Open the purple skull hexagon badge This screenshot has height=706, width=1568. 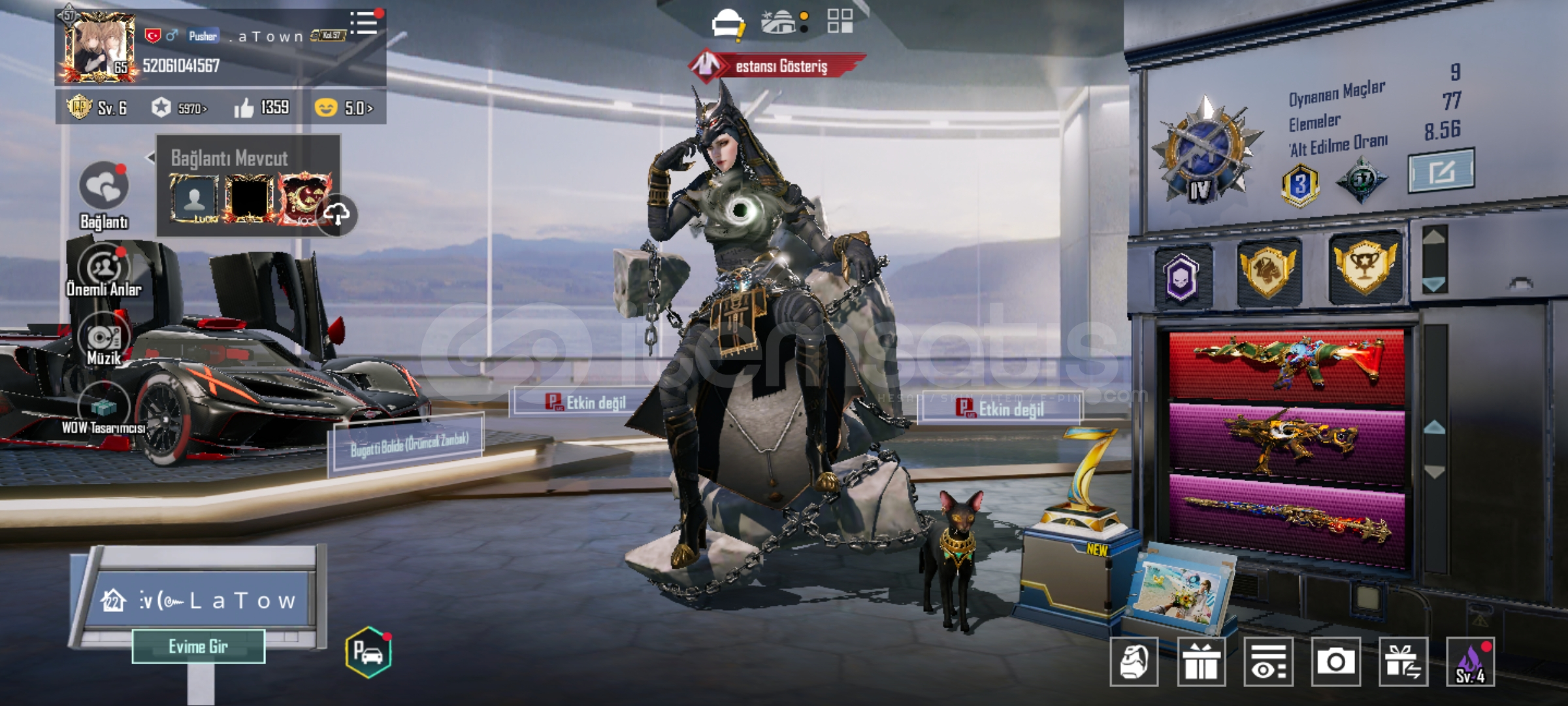pos(1182,275)
